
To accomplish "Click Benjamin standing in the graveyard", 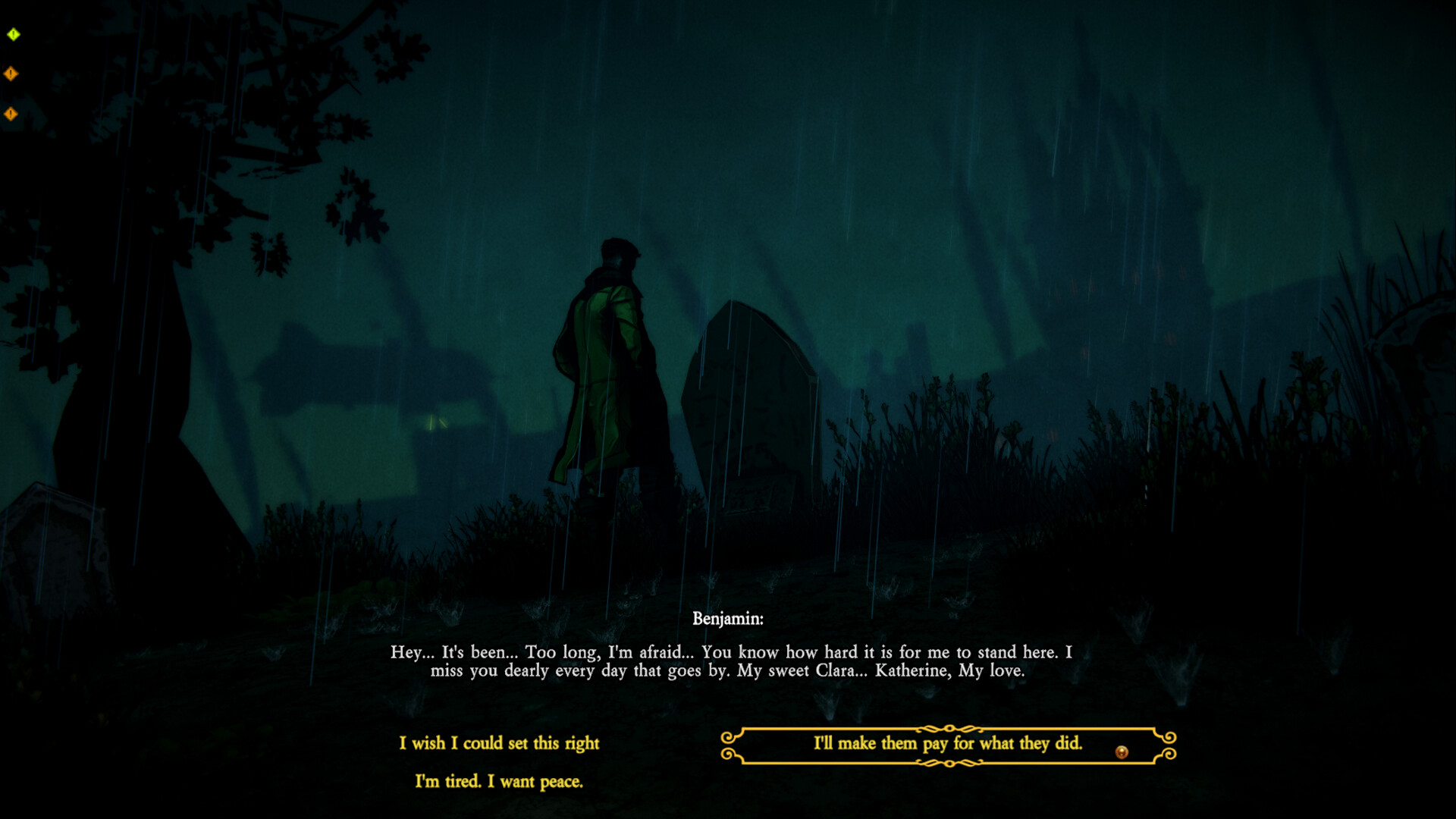I will tap(607, 356).
